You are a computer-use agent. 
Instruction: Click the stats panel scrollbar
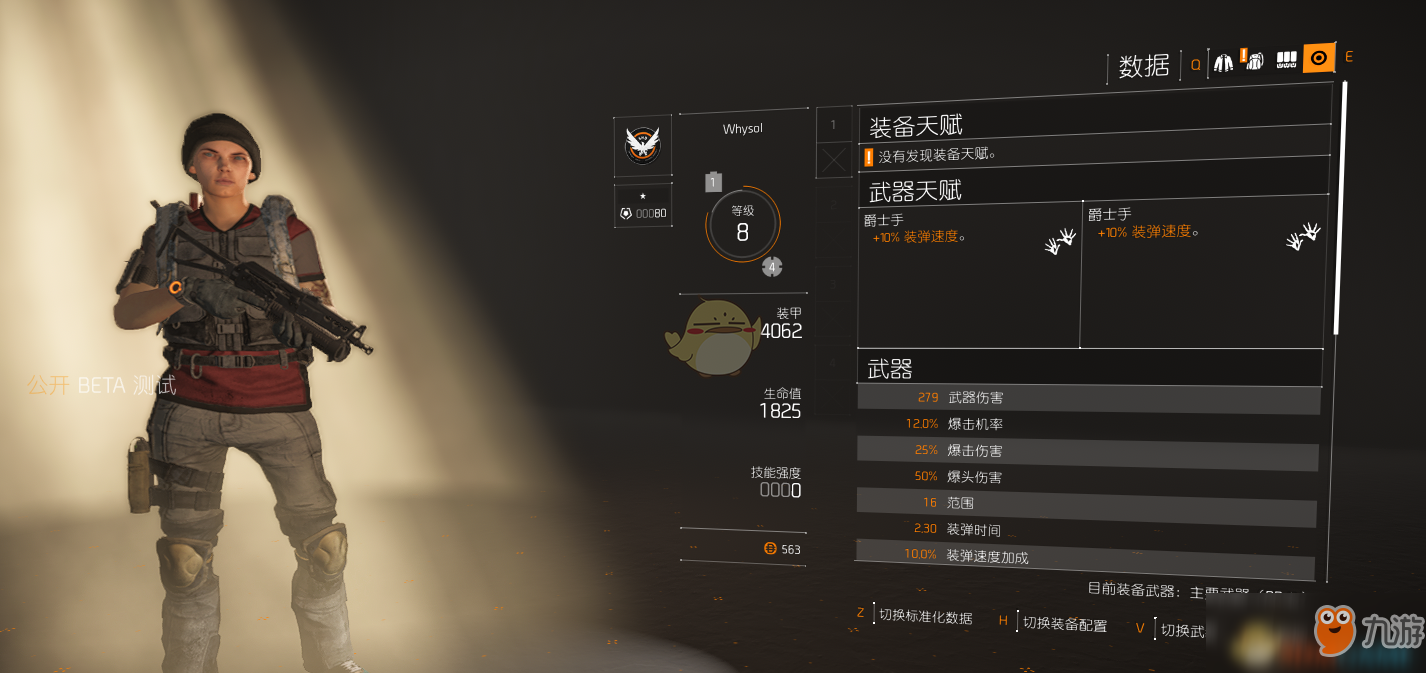pyautogui.click(x=1340, y=210)
